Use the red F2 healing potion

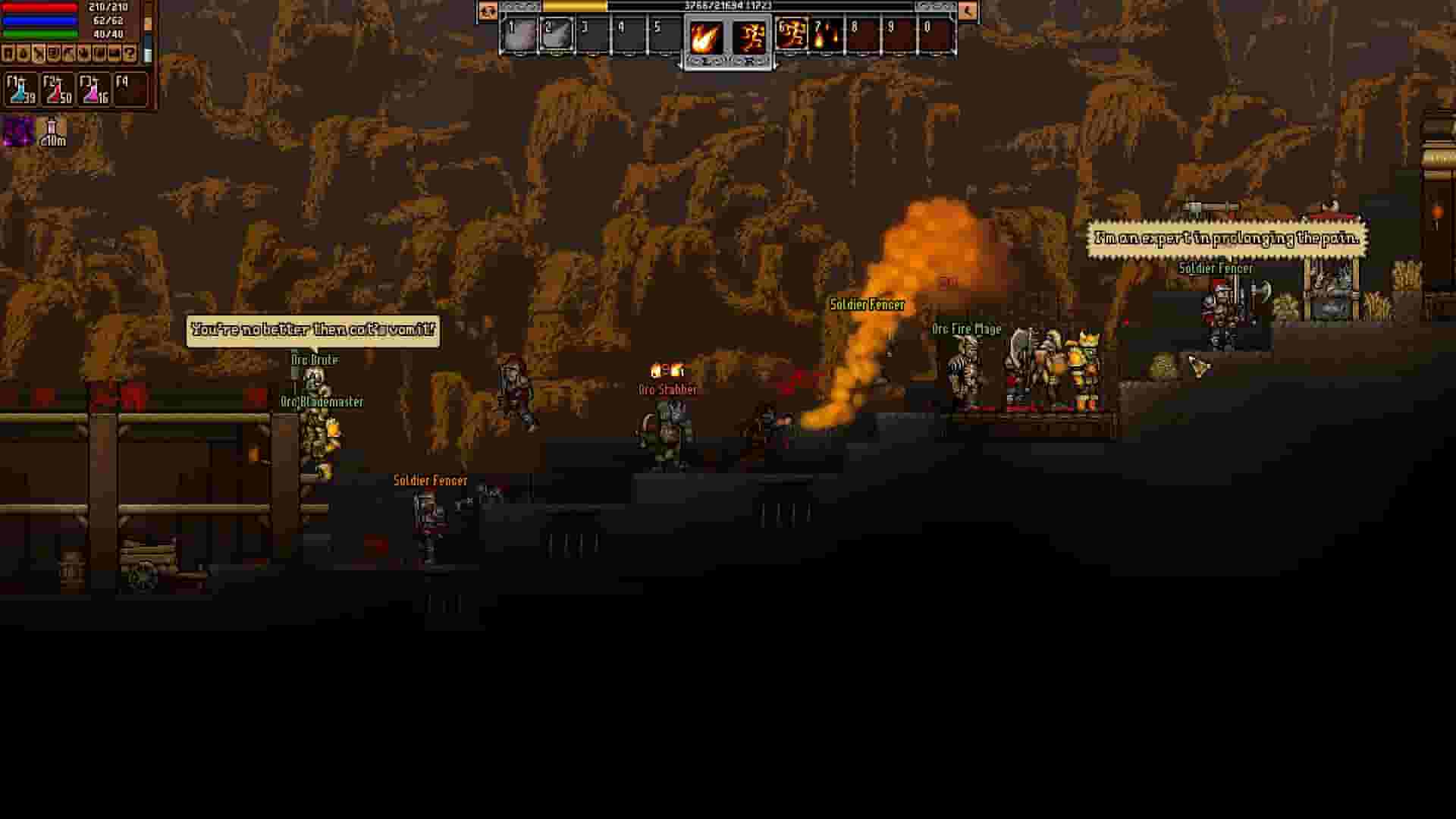57,89
